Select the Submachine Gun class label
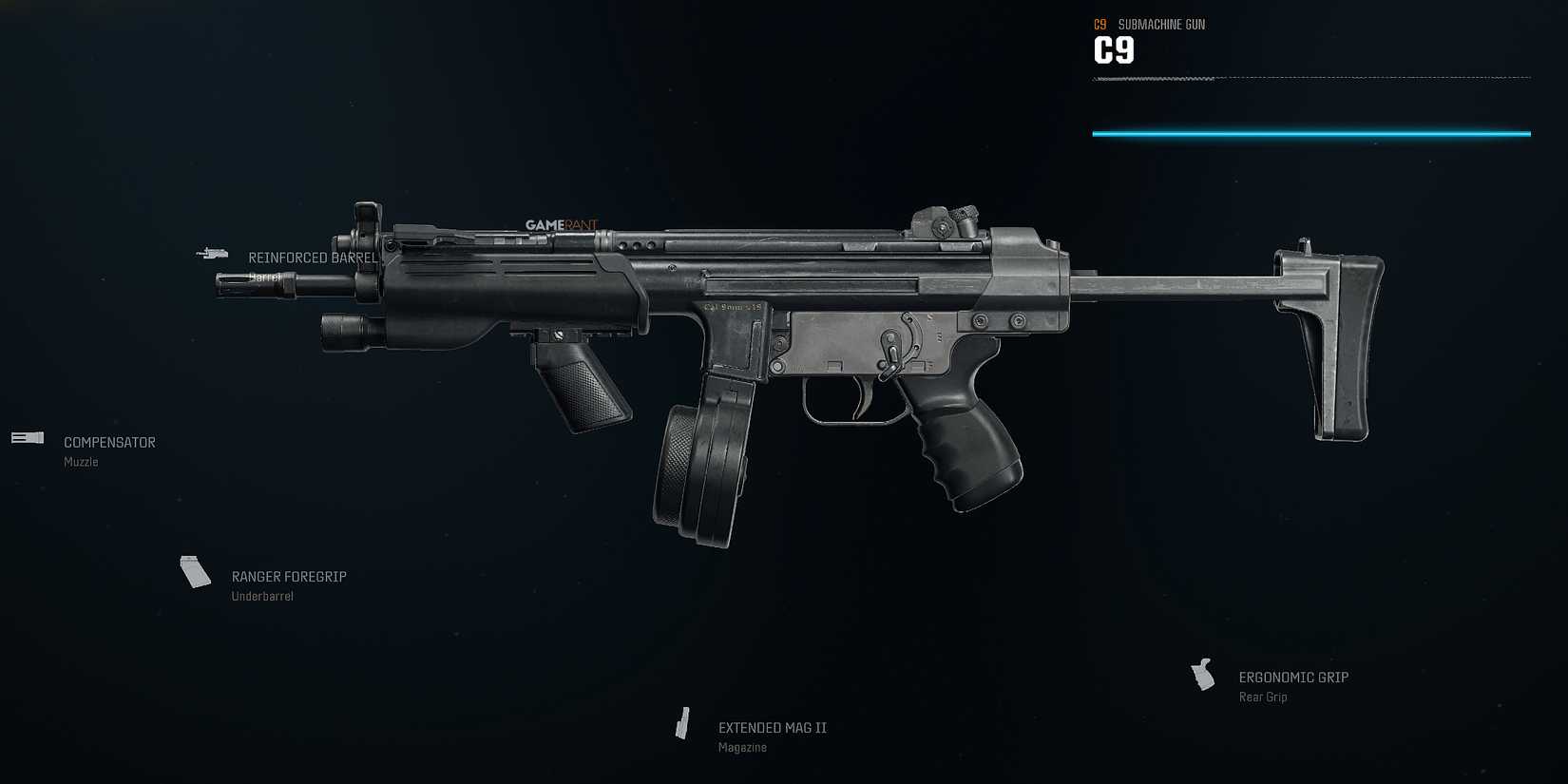 [1161, 24]
